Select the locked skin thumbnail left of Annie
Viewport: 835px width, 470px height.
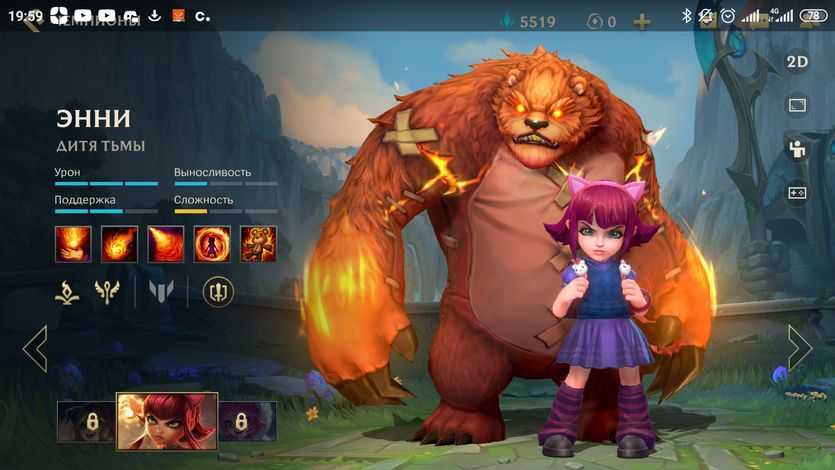point(85,421)
